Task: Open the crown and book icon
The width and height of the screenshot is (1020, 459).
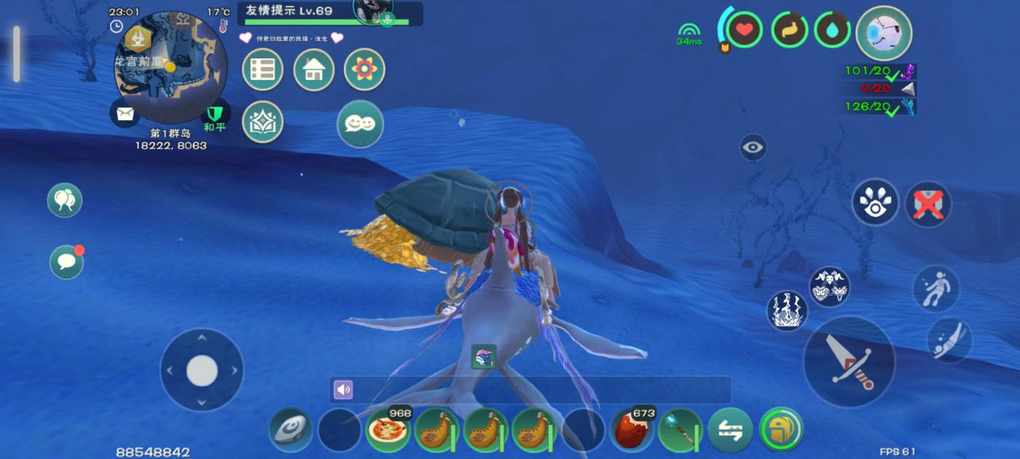Action: pos(263,122)
